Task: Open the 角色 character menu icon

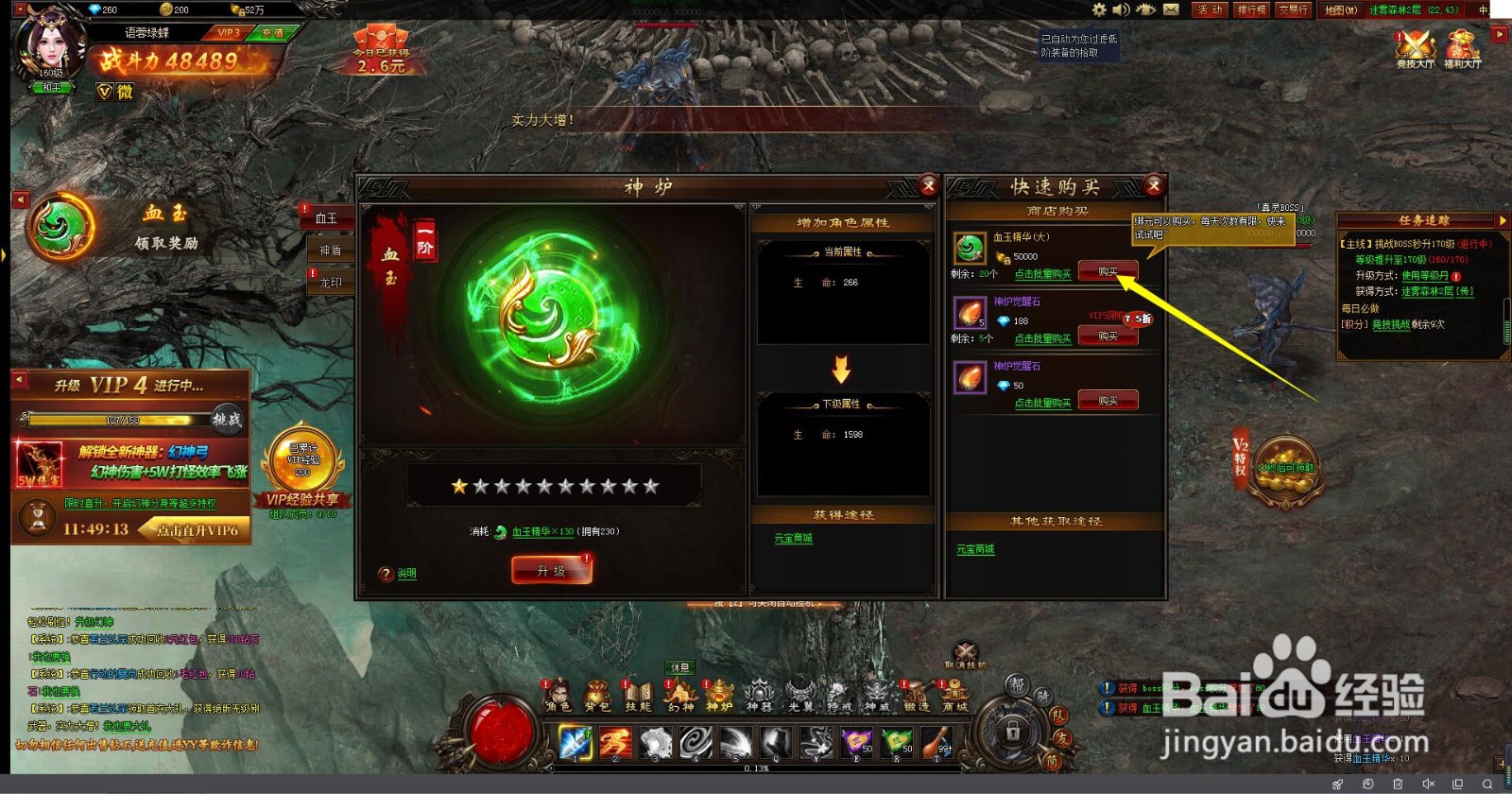Action: click(558, 697)
